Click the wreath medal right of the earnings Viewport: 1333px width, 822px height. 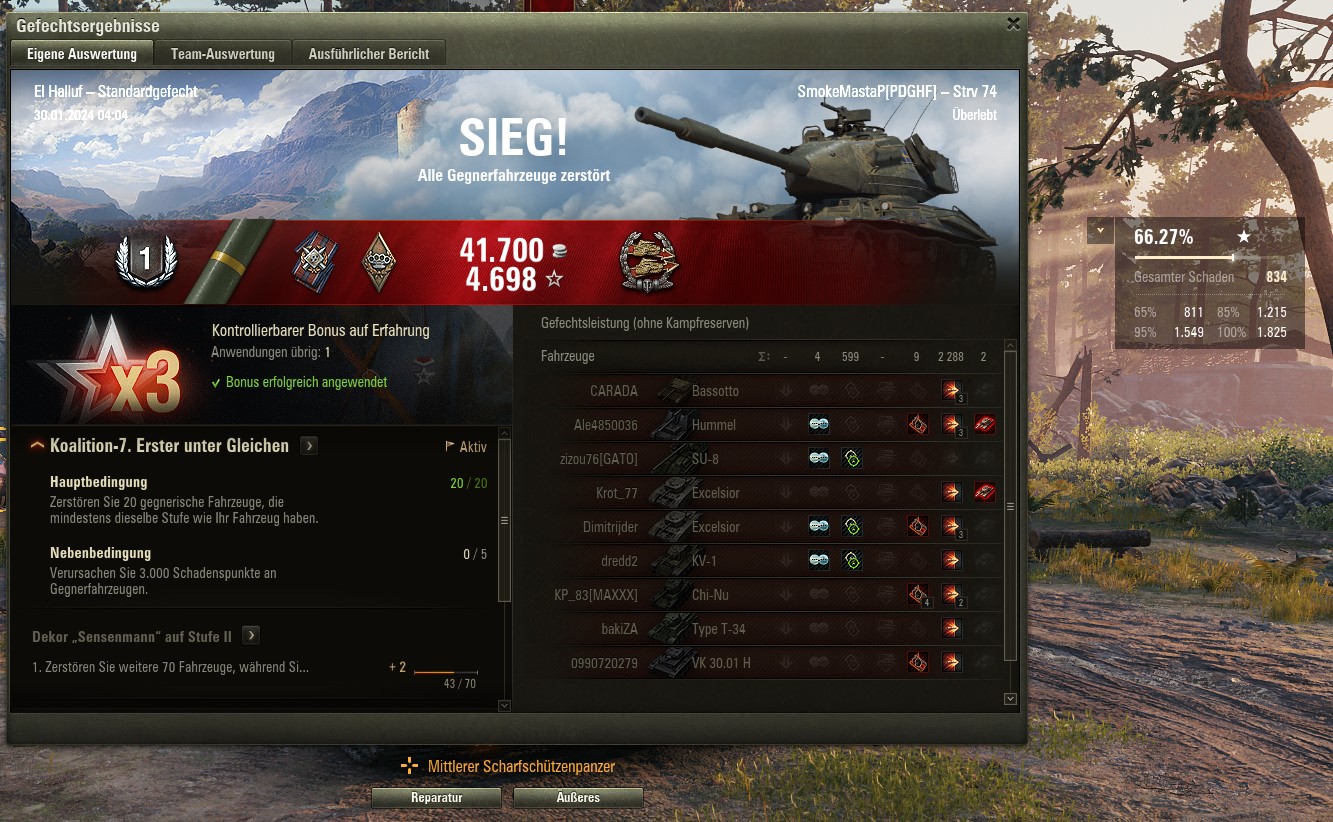point(648,262)
